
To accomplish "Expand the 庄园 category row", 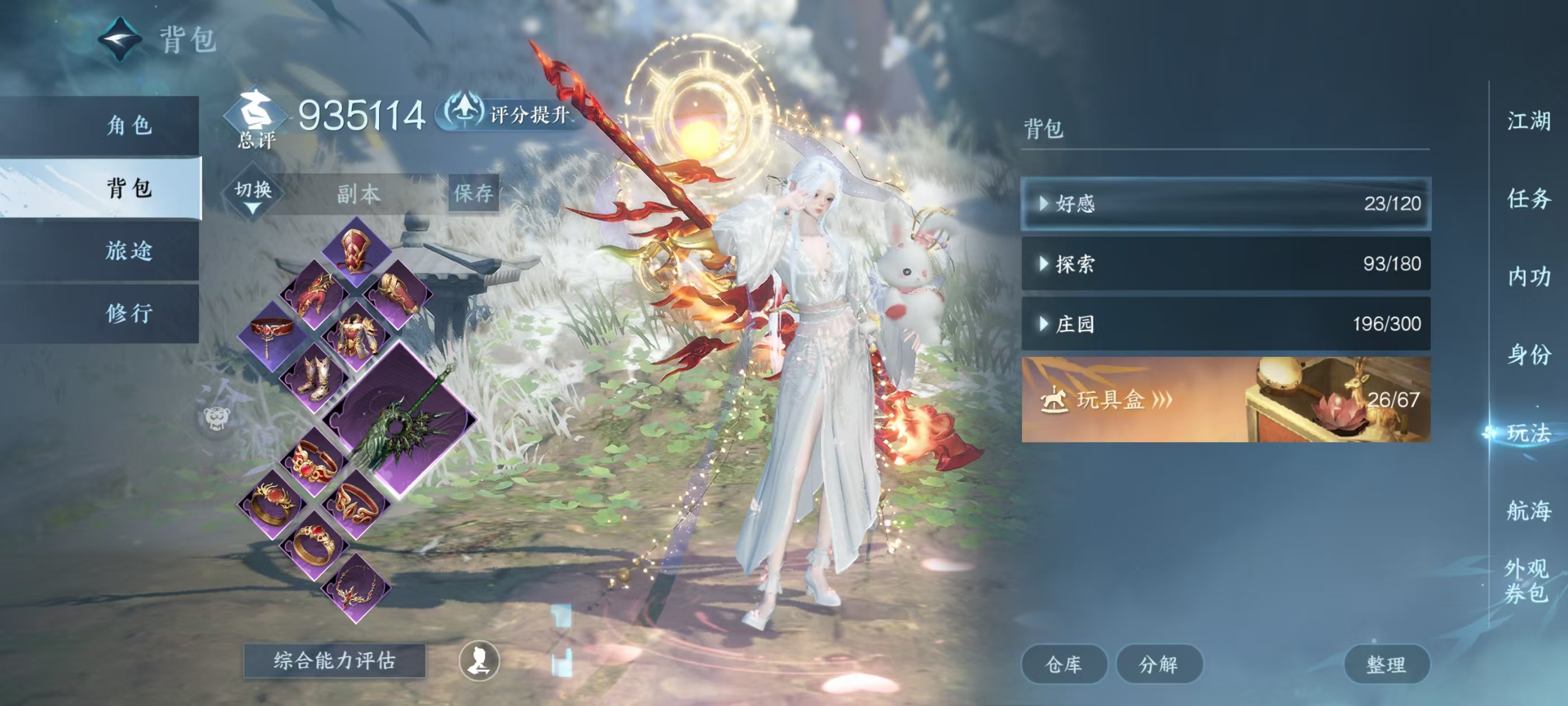I will (x=1225, y=323).
